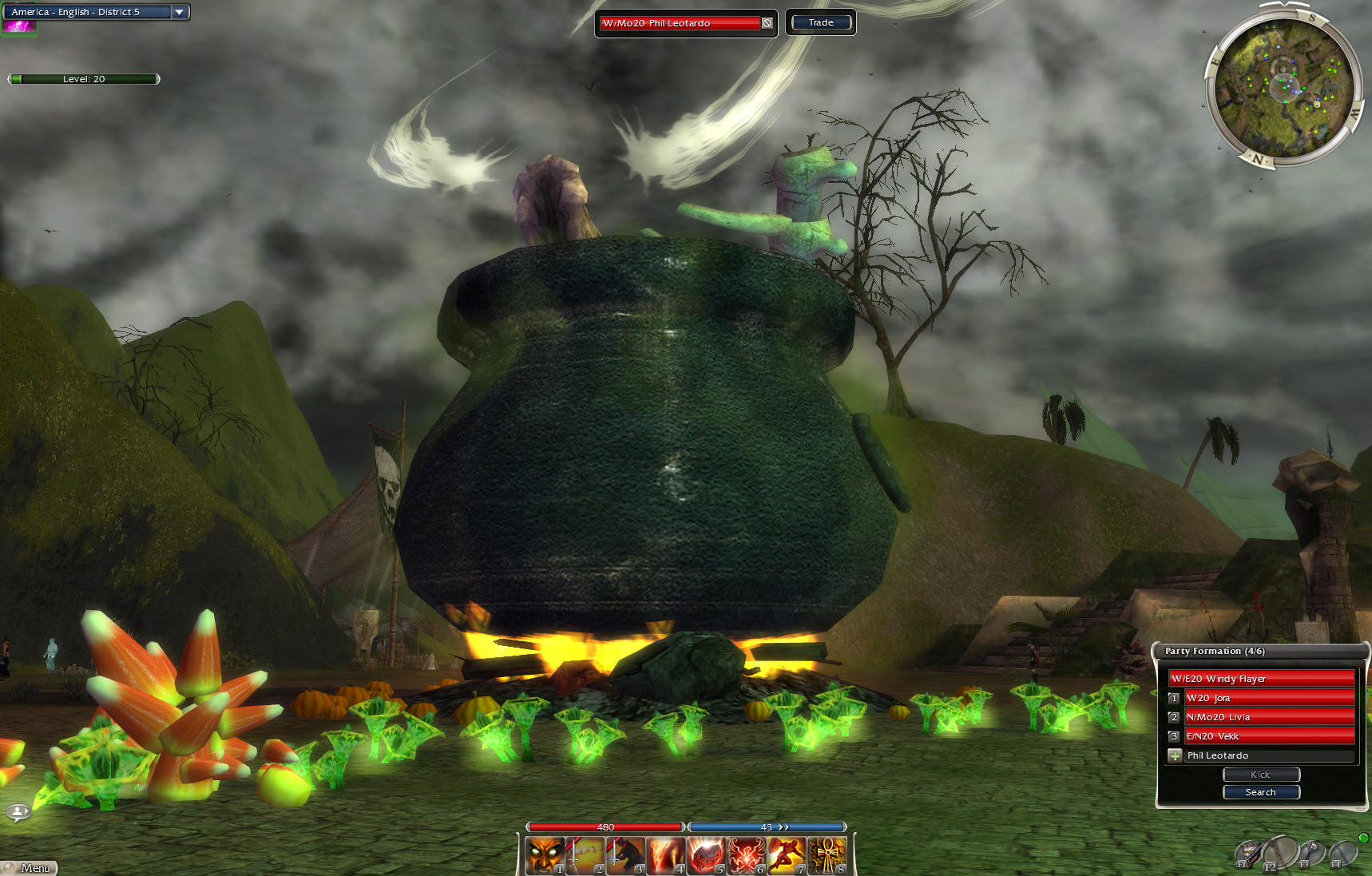Select hero Vekk in party list
This screenshot has height=876, width=1372.
(x=1268, y=736)
